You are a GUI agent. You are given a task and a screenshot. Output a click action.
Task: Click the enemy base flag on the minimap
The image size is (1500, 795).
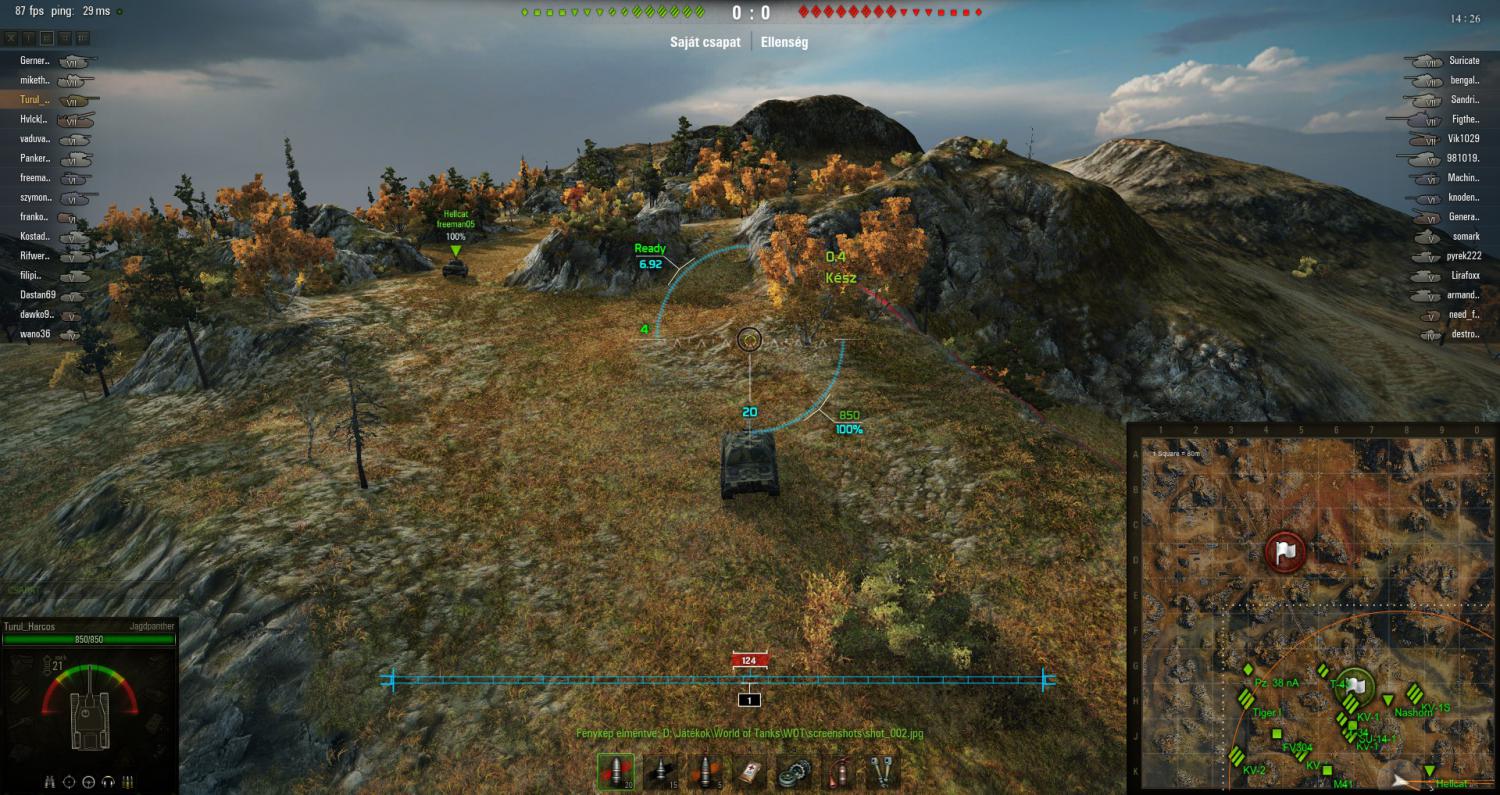click(1284, 551)
